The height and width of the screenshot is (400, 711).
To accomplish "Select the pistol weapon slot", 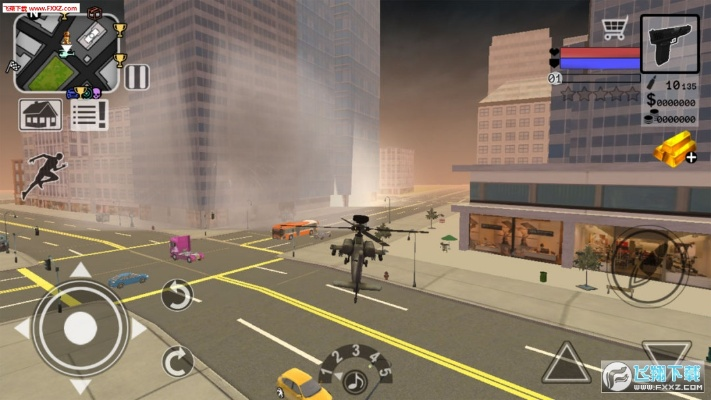I will pos(669,44).
